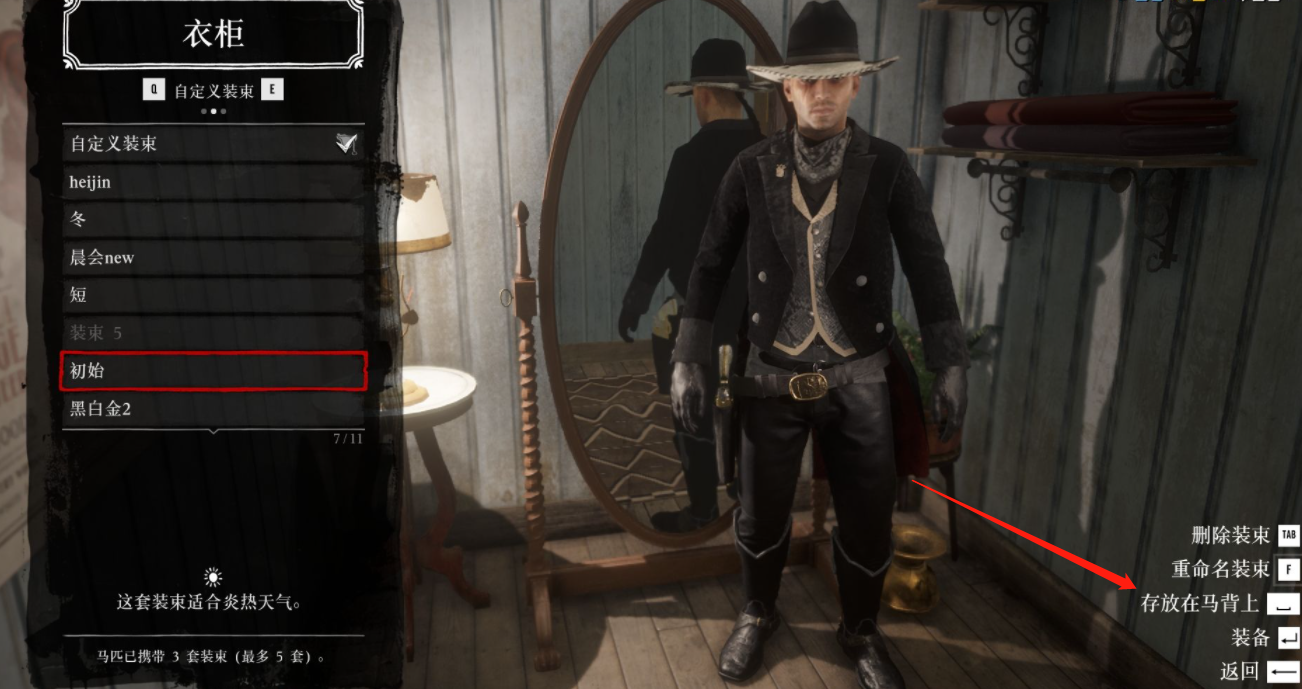This screenshot has width=1302, height=689.
Task: Choose the 短 outfit row
Action: (212, 295)
